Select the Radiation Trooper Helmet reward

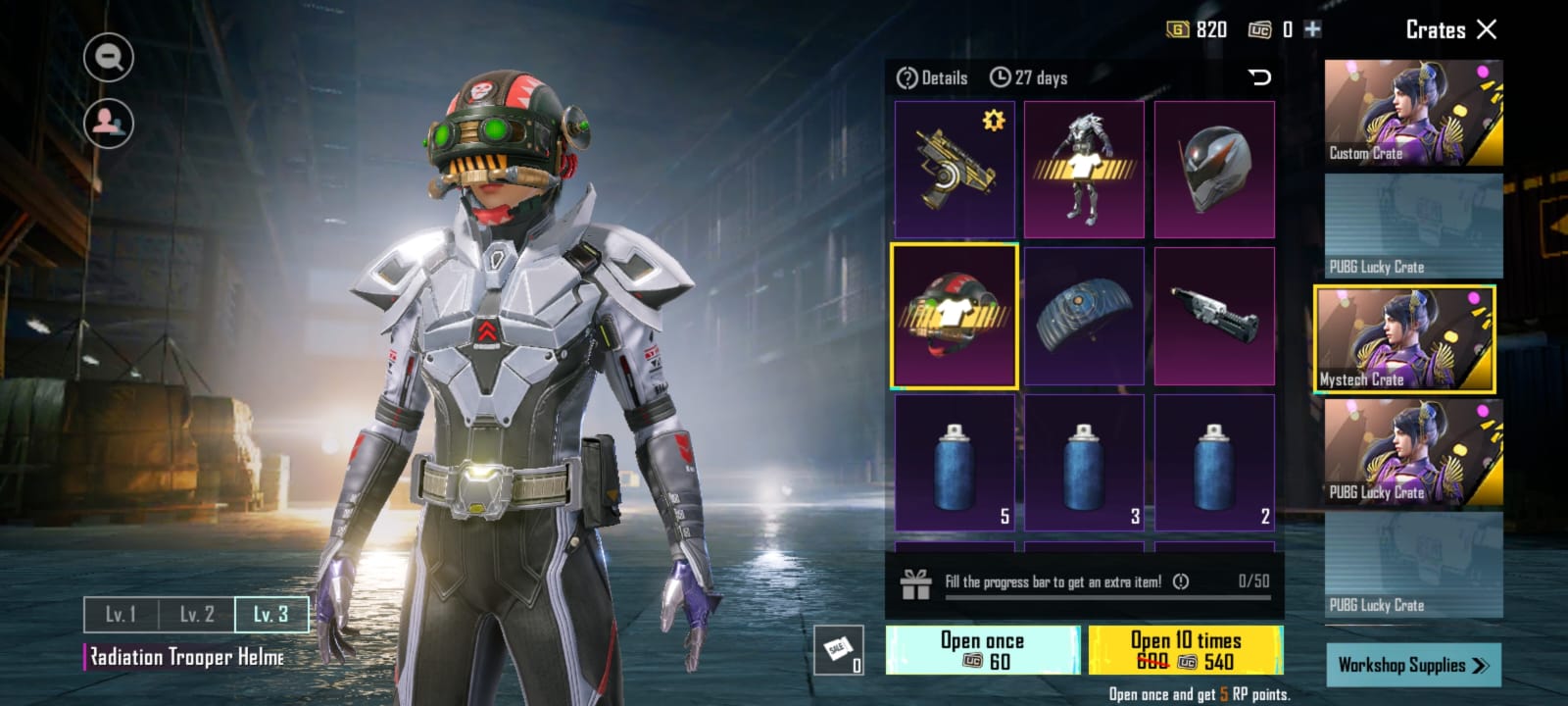click(x=955, y=316)
